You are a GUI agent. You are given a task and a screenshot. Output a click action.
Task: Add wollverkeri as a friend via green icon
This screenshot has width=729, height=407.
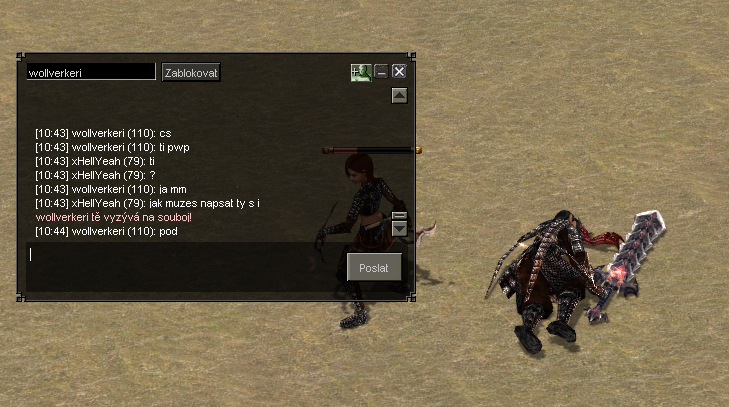[x=360, y=72]
